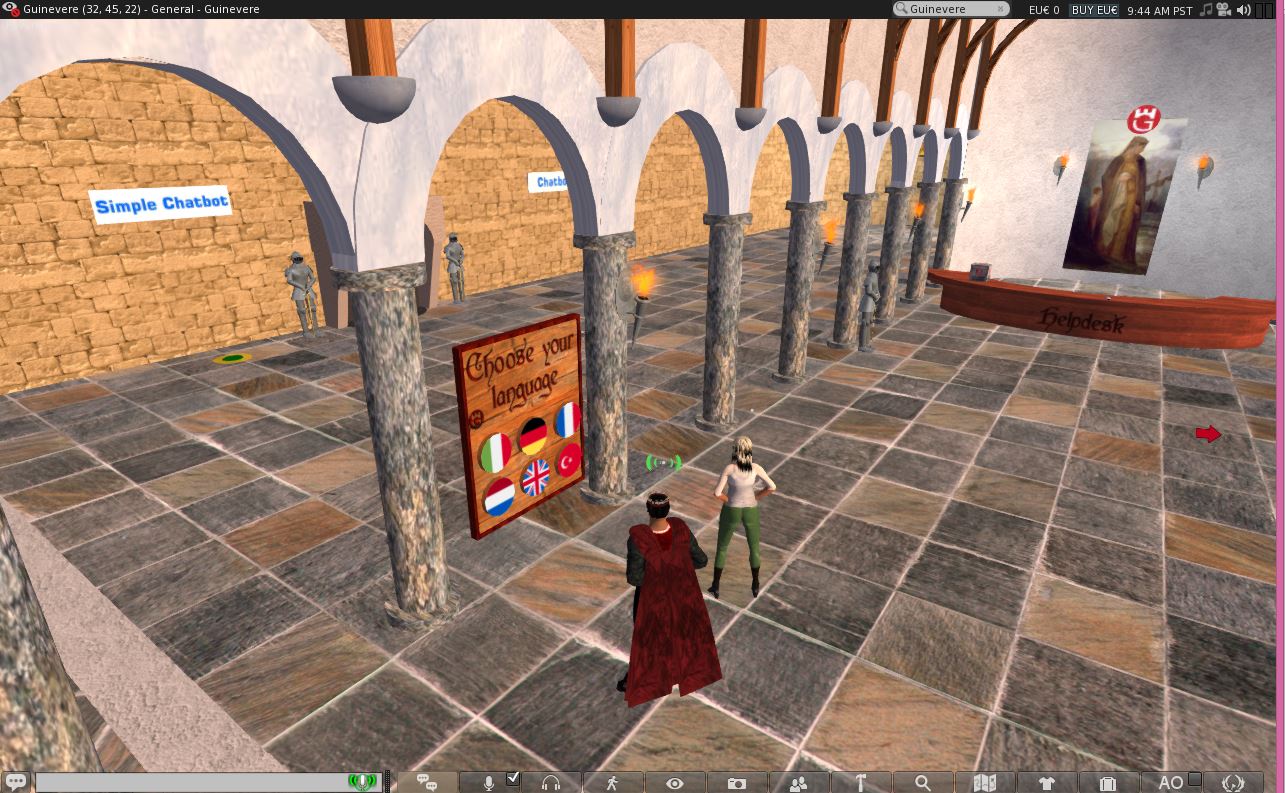Screen dimensions: 1285x793
Task: Open the speaker volume control
Action: click(1243, 9)
